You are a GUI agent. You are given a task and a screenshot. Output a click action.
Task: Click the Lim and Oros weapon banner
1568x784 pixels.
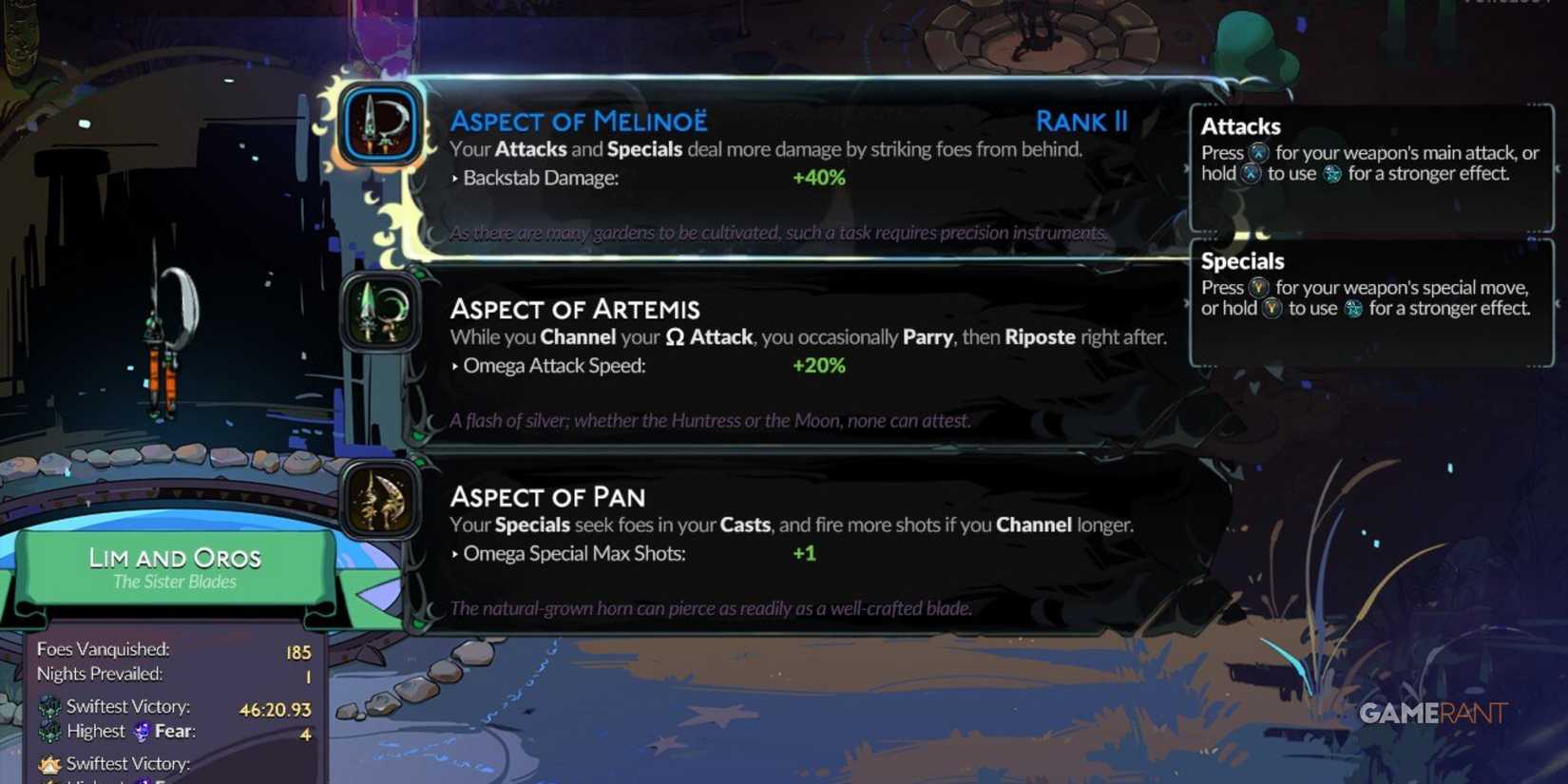point(175,567)
